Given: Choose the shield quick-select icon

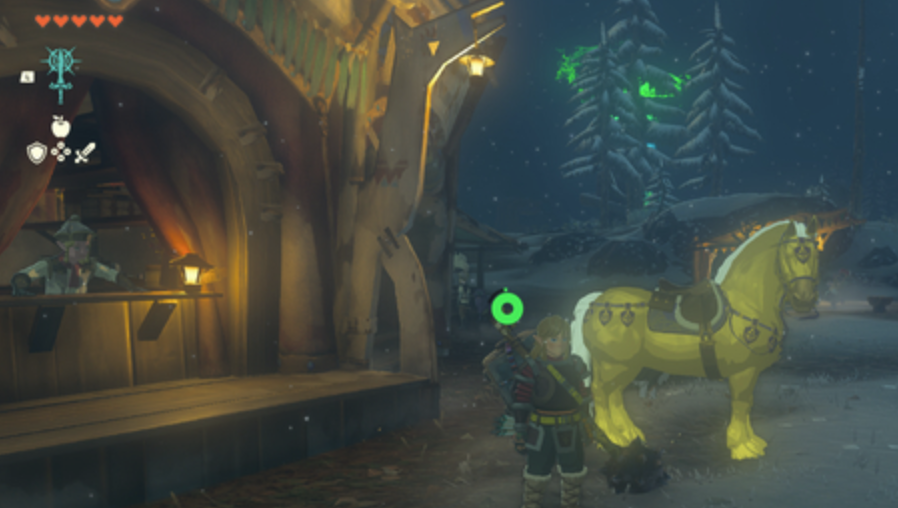Looking at the screenshot, I should [x=36, y=153].
